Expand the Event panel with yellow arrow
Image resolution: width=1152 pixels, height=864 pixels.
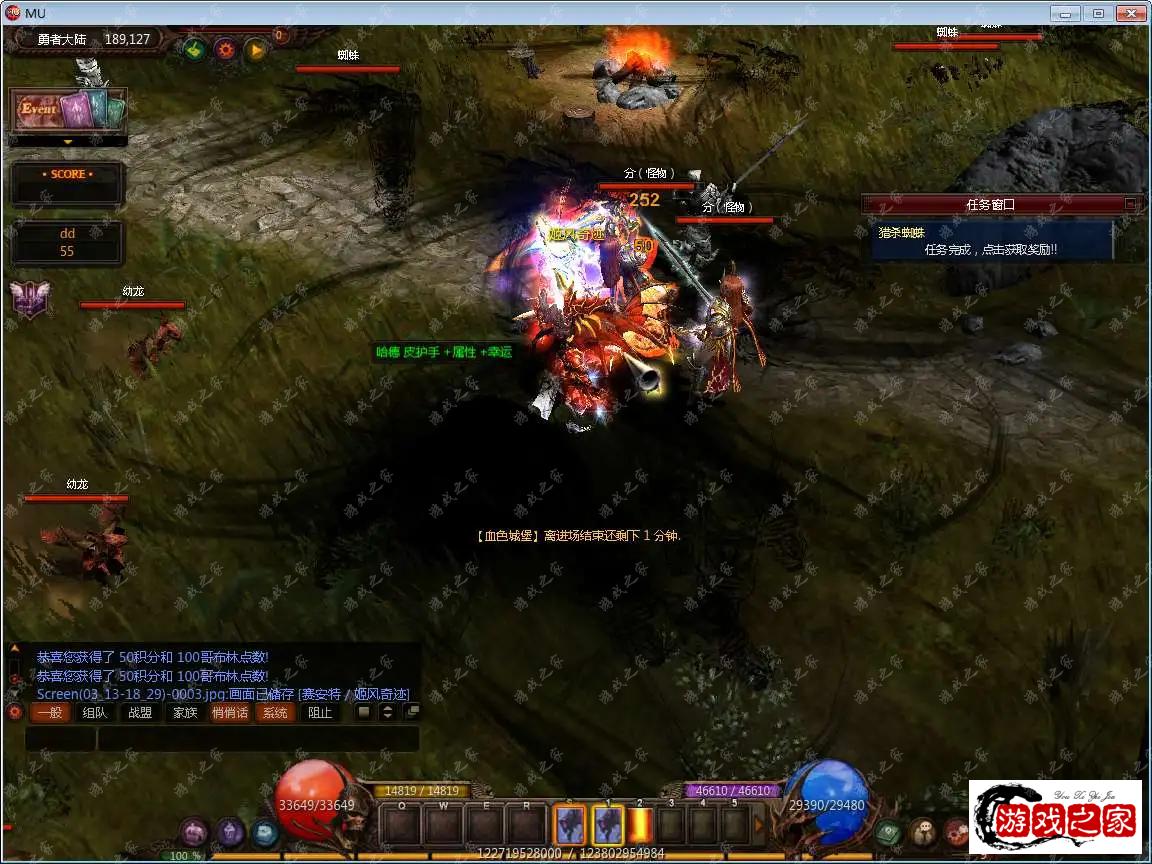68,142
